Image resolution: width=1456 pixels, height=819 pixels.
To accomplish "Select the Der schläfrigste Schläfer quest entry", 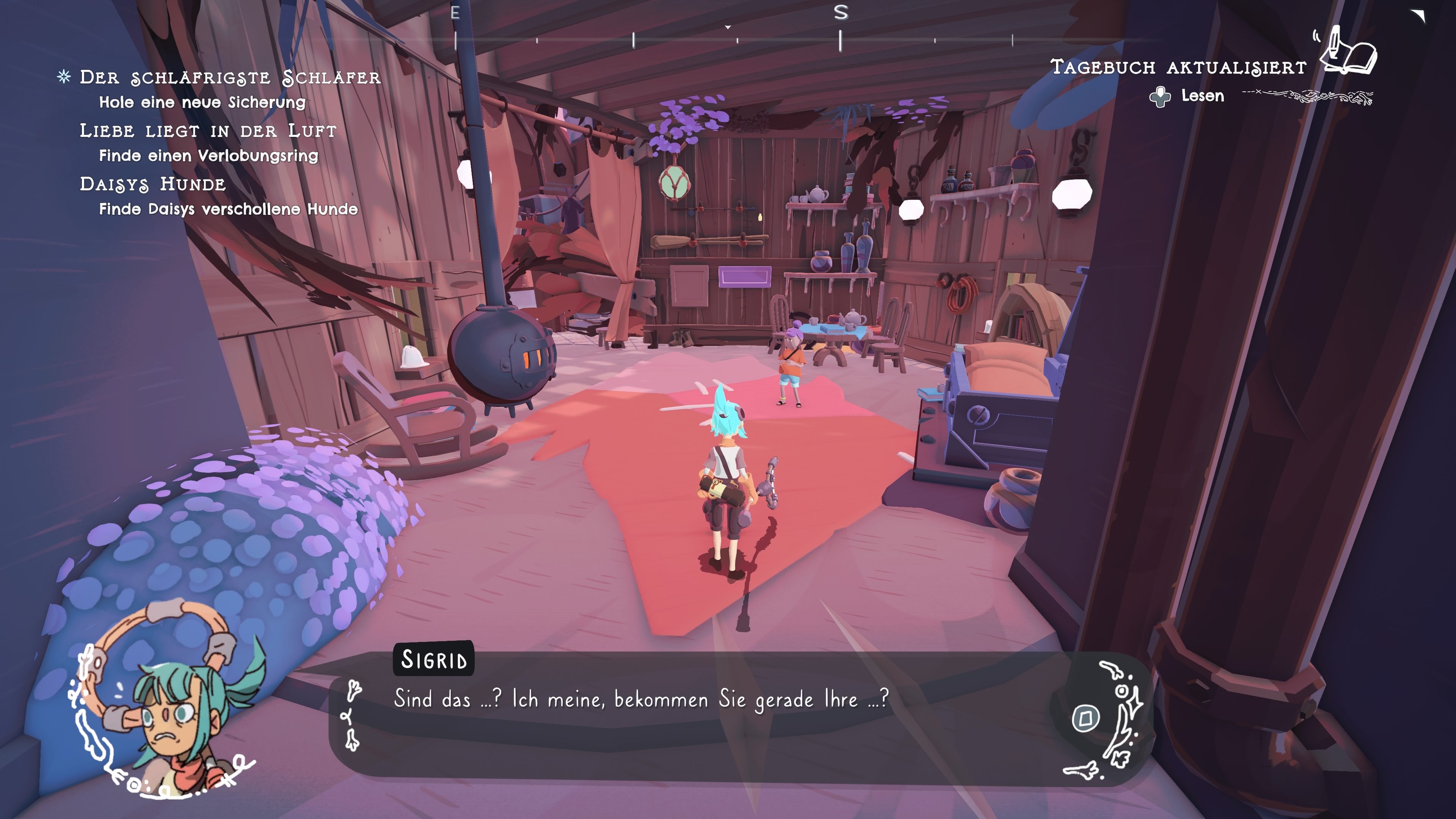I will click(x=229, y=77).
